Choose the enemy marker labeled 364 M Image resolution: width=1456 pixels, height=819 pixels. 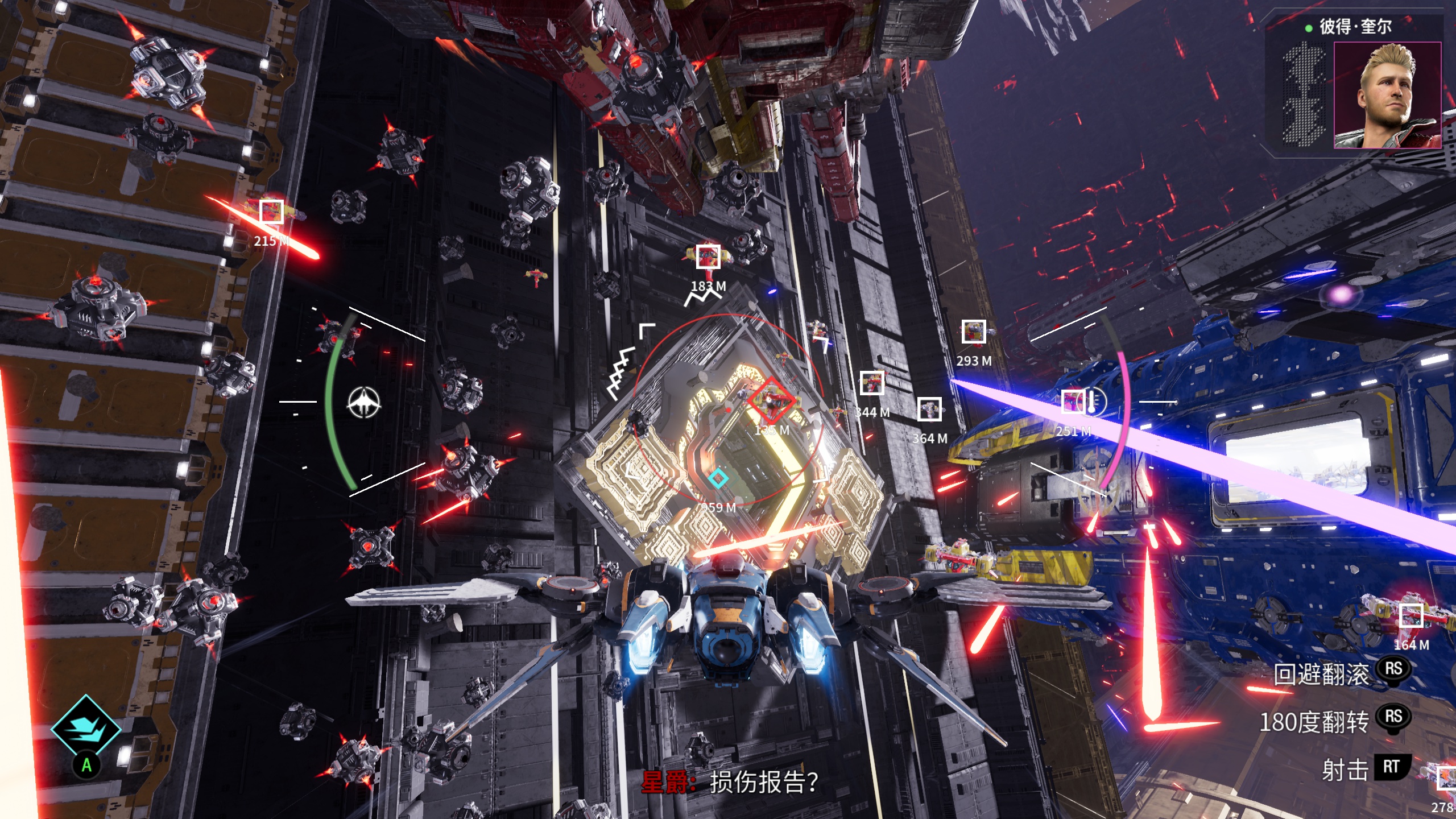[x=929, y=409]
